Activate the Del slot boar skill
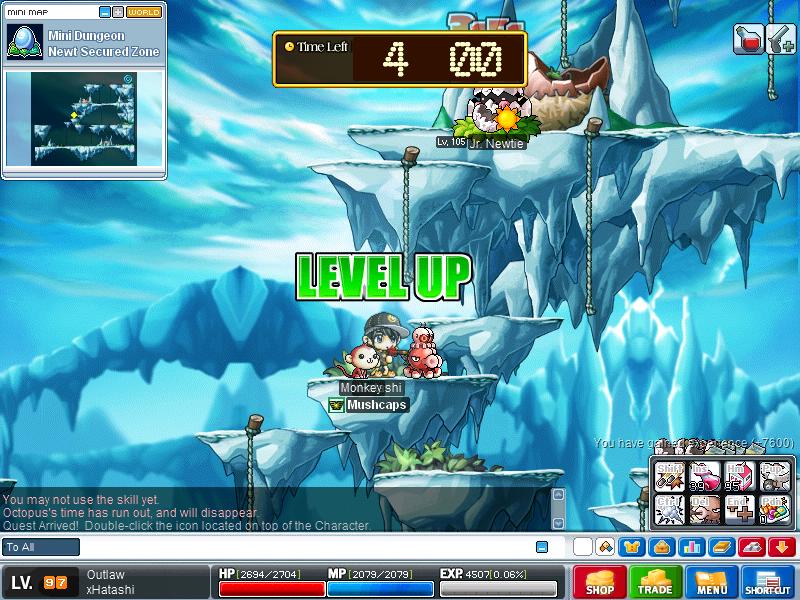Screen dimensions: 800x600 [x=705, y=511]
